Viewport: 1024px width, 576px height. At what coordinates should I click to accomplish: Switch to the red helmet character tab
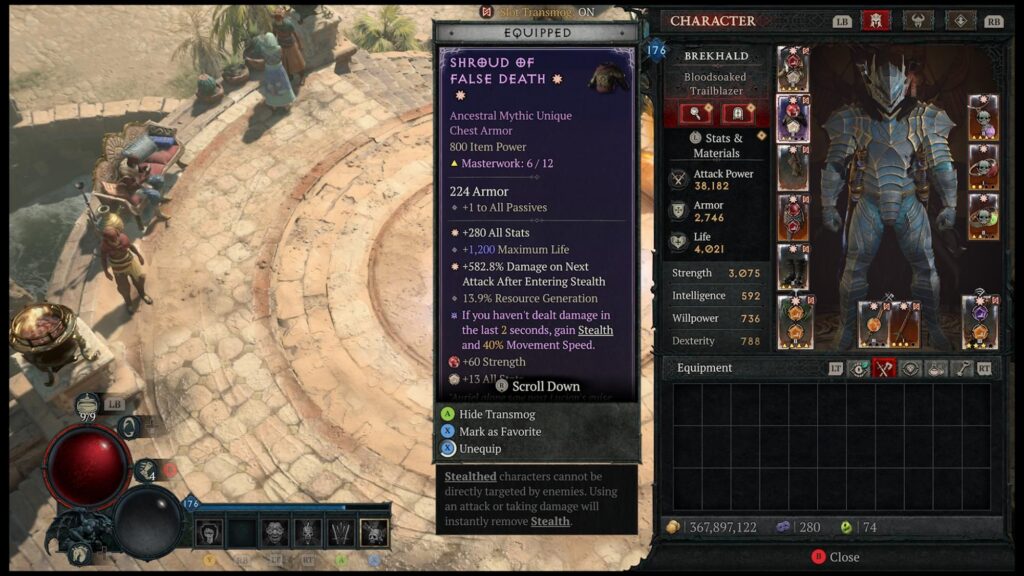(x=876, y=21)
